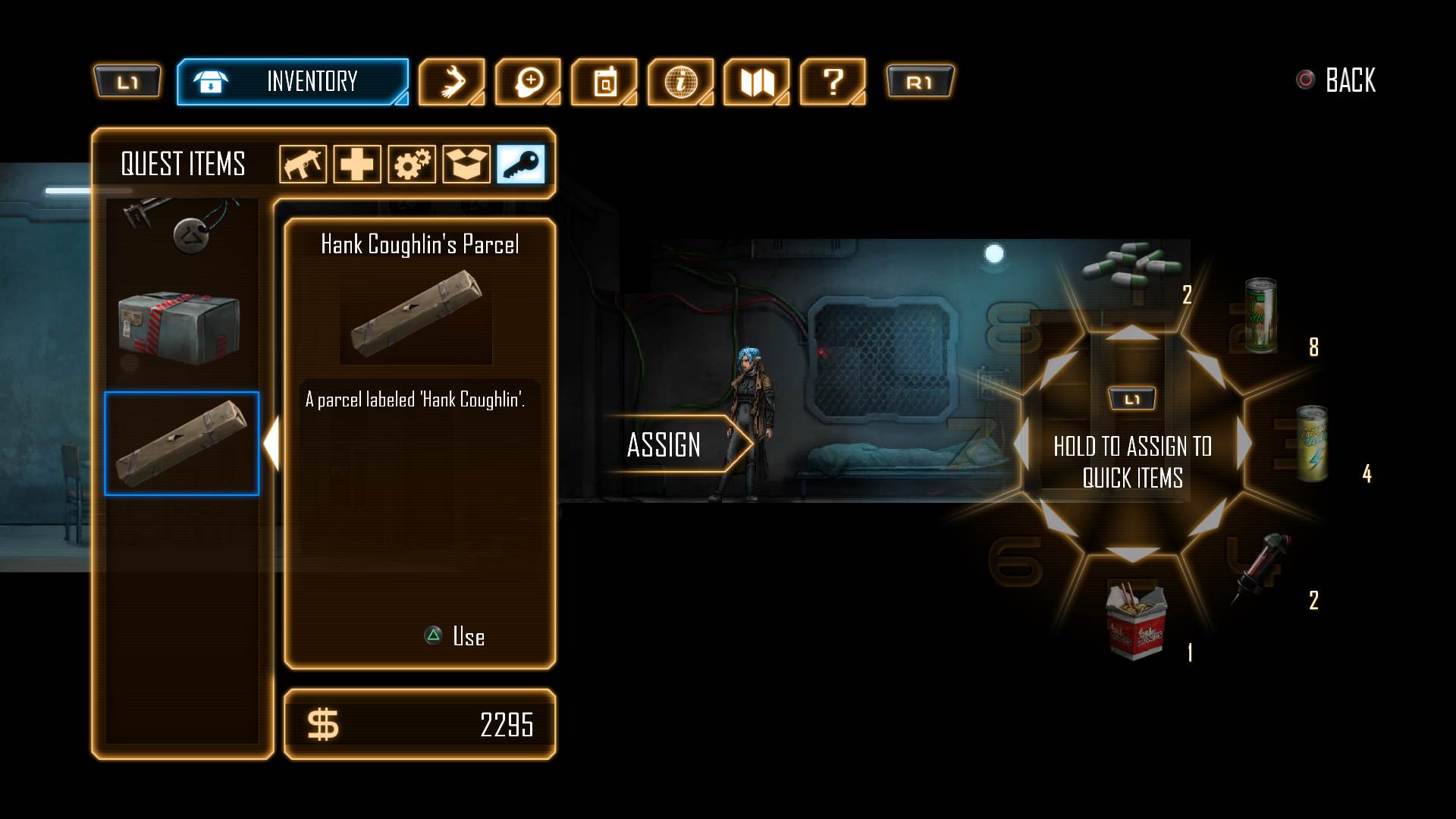Switch to the cybernetic arm augmentations tab
Screen dimensions: 1456x819
click(x=451, y=81)
